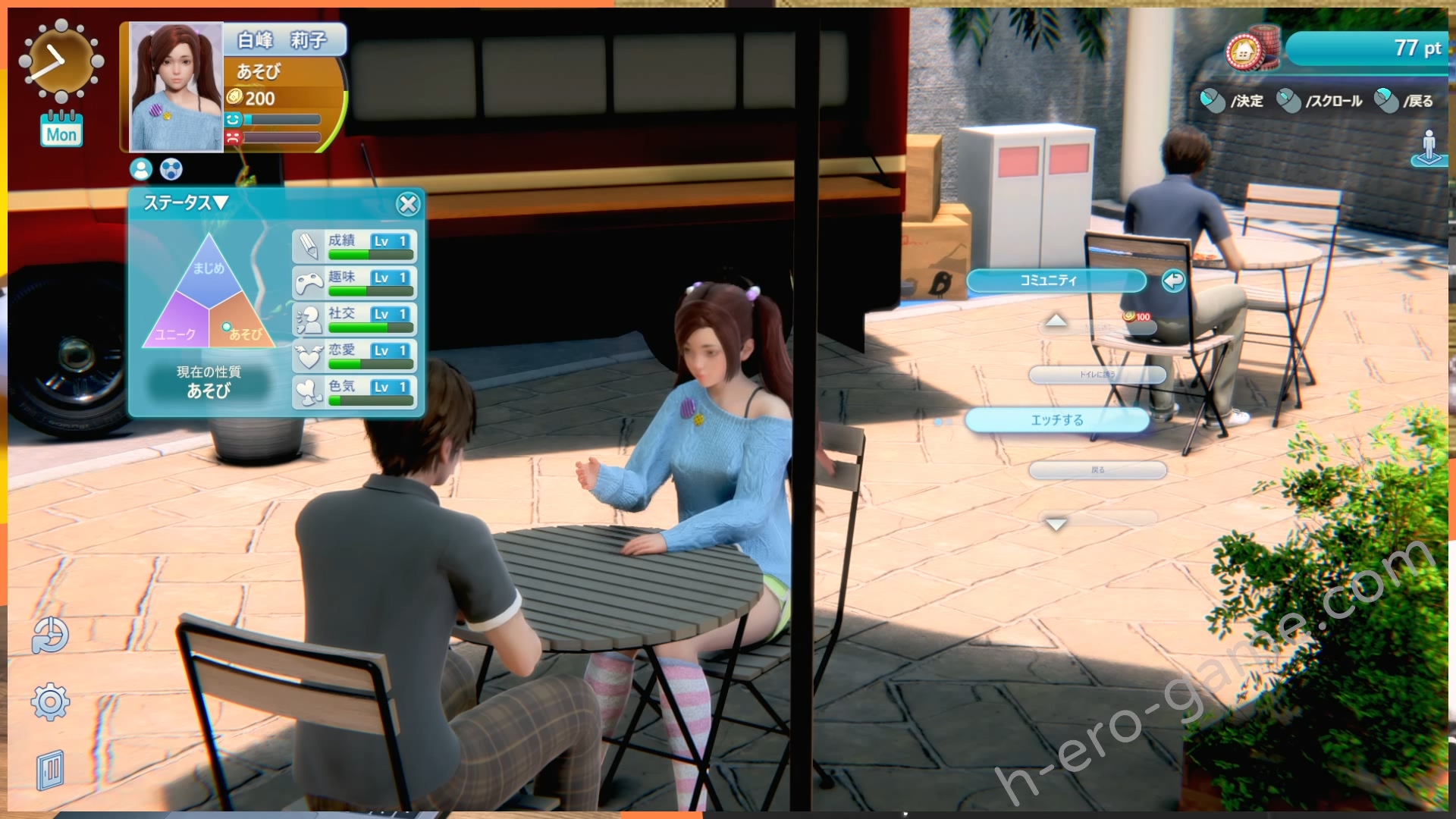Screen dimensions: 1456x819
Task: Close the ステータス status panel
Action: tap(408, 204)
